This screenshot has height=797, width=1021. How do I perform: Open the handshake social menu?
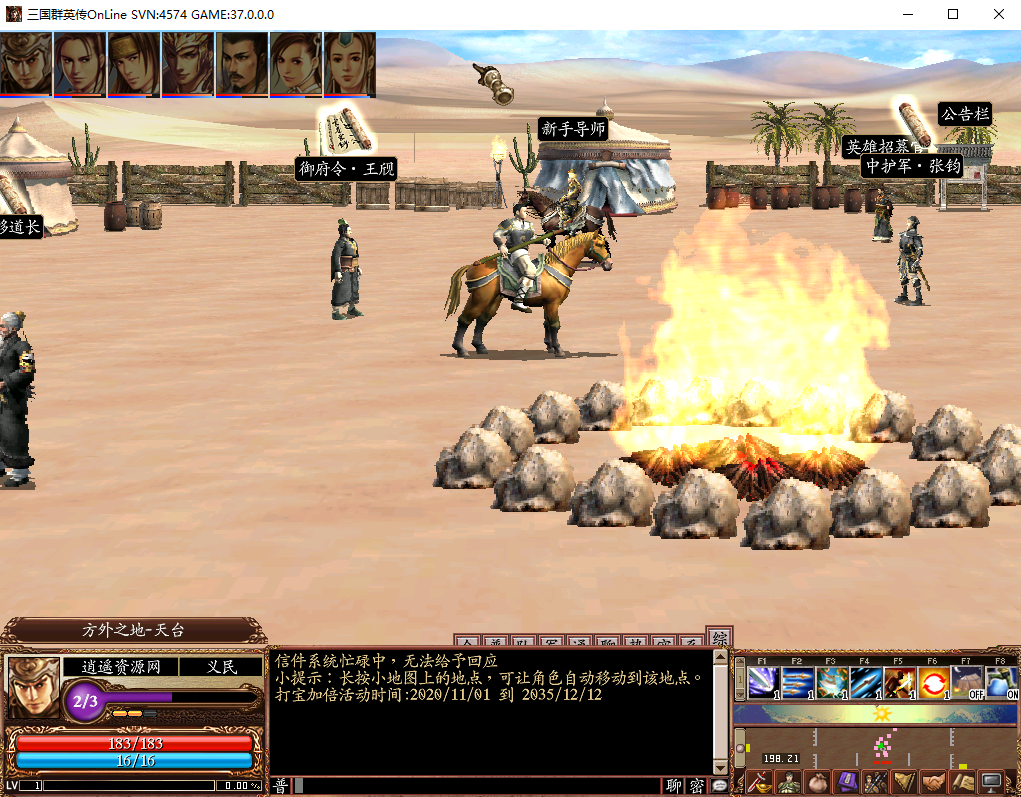[934, 782]
